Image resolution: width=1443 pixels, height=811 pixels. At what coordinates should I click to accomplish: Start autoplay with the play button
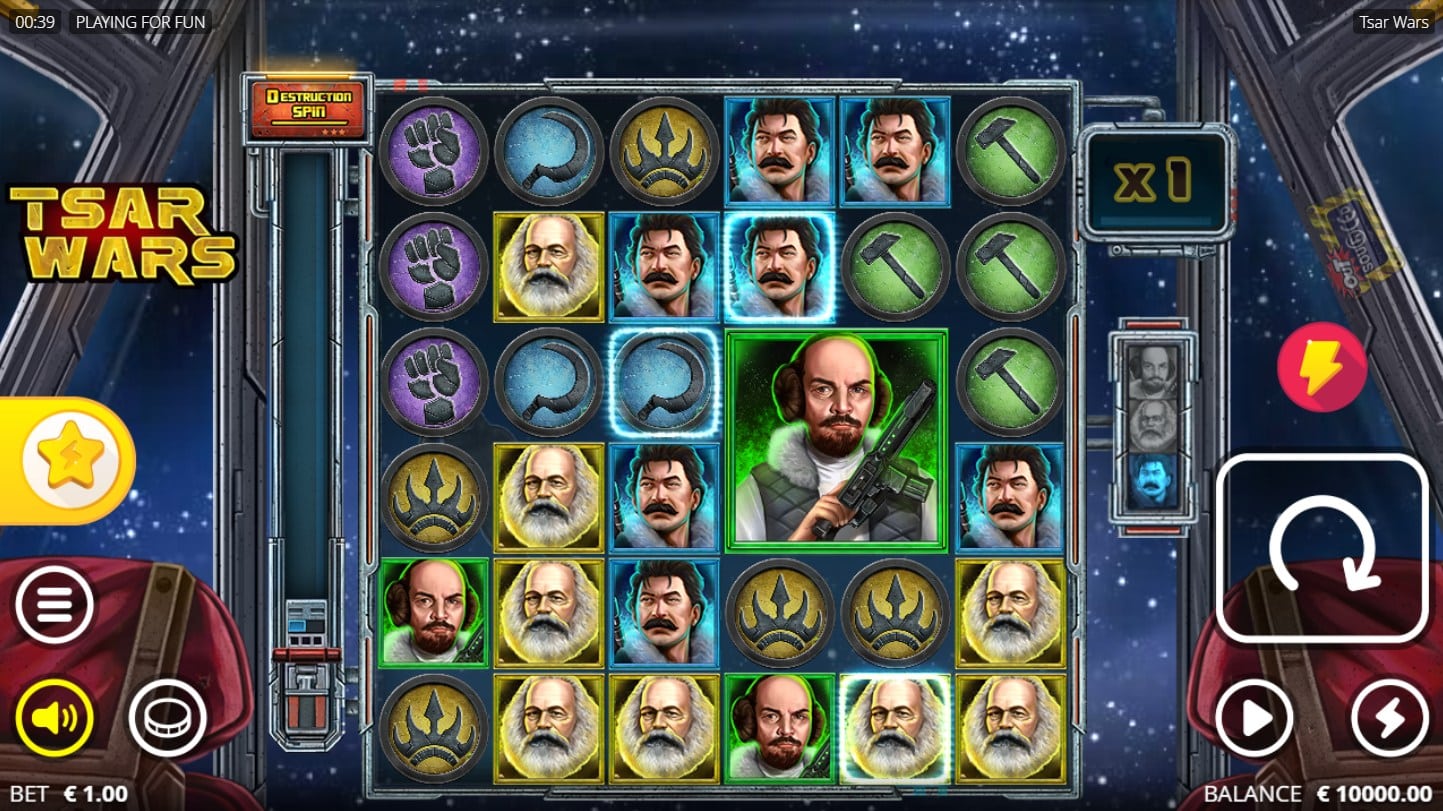point(1254,717)
